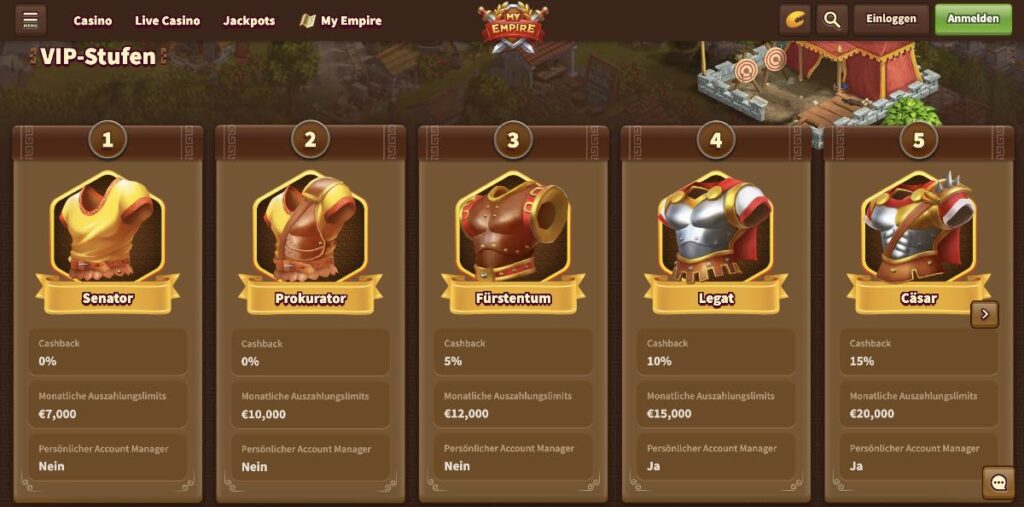Screen dimensions: 1024x507
Task: Open the search magnifier button
Action: 831,19
